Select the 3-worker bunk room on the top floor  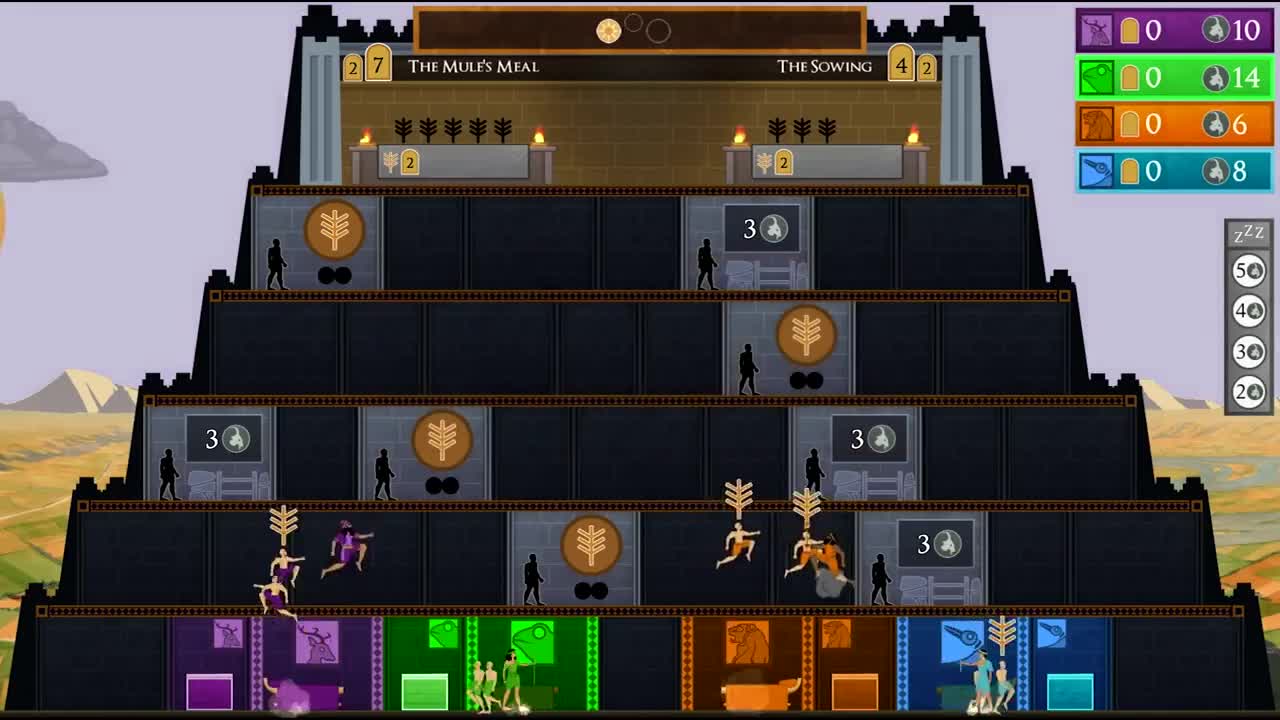pos(764,228)
